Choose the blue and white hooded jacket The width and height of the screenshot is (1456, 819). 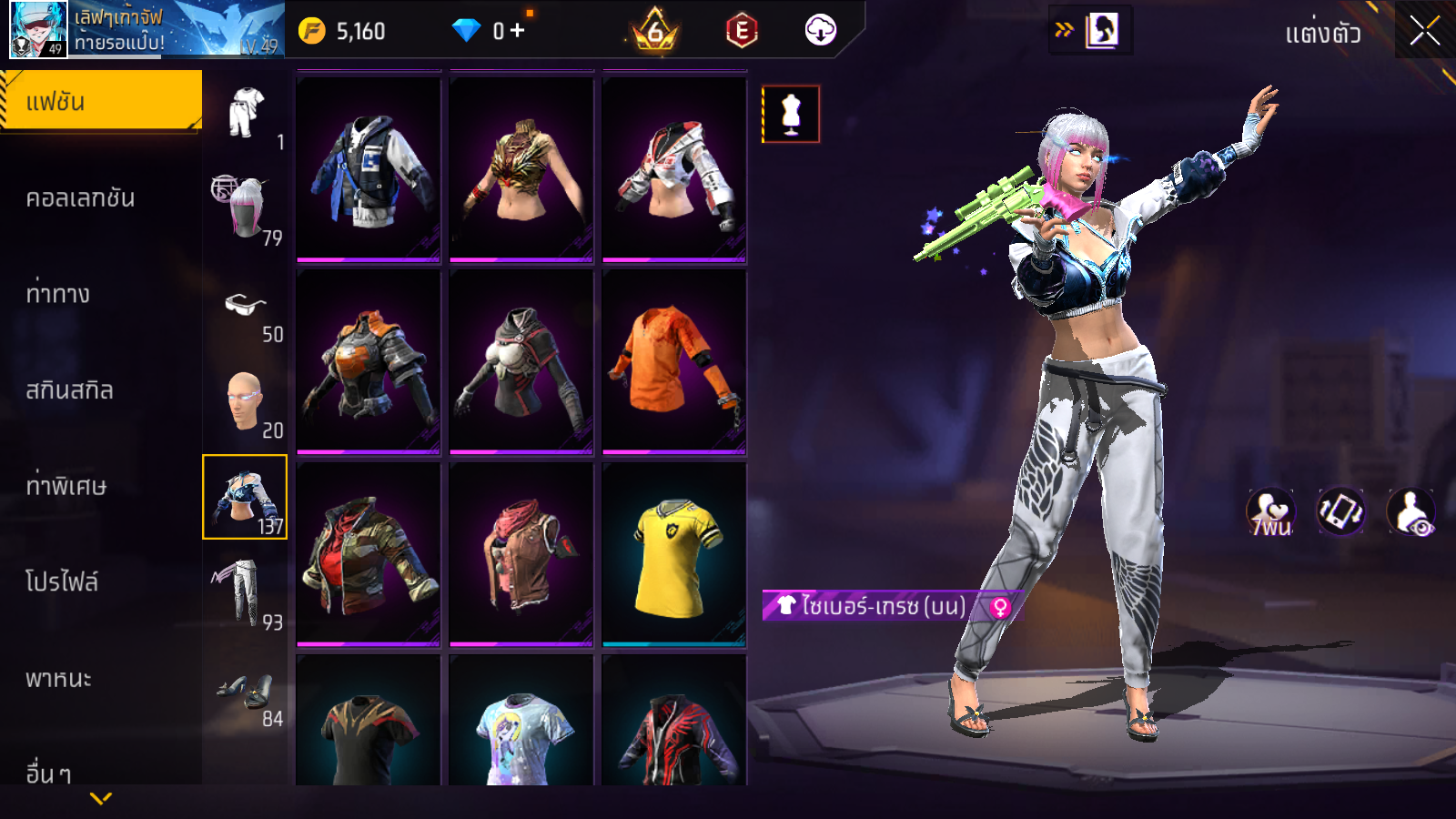tap(369, 170)
